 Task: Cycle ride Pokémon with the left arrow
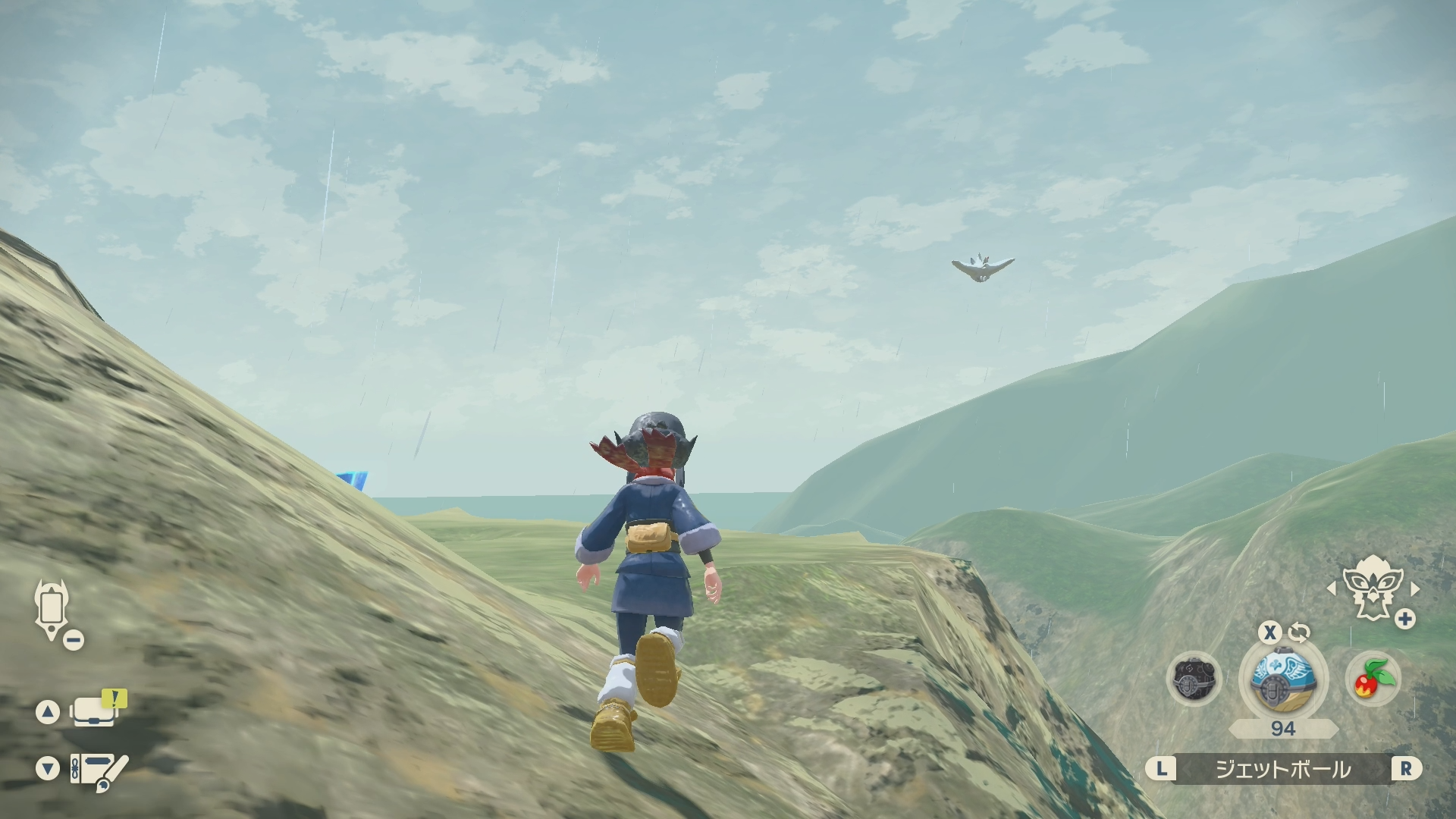tap(1330, 588)
